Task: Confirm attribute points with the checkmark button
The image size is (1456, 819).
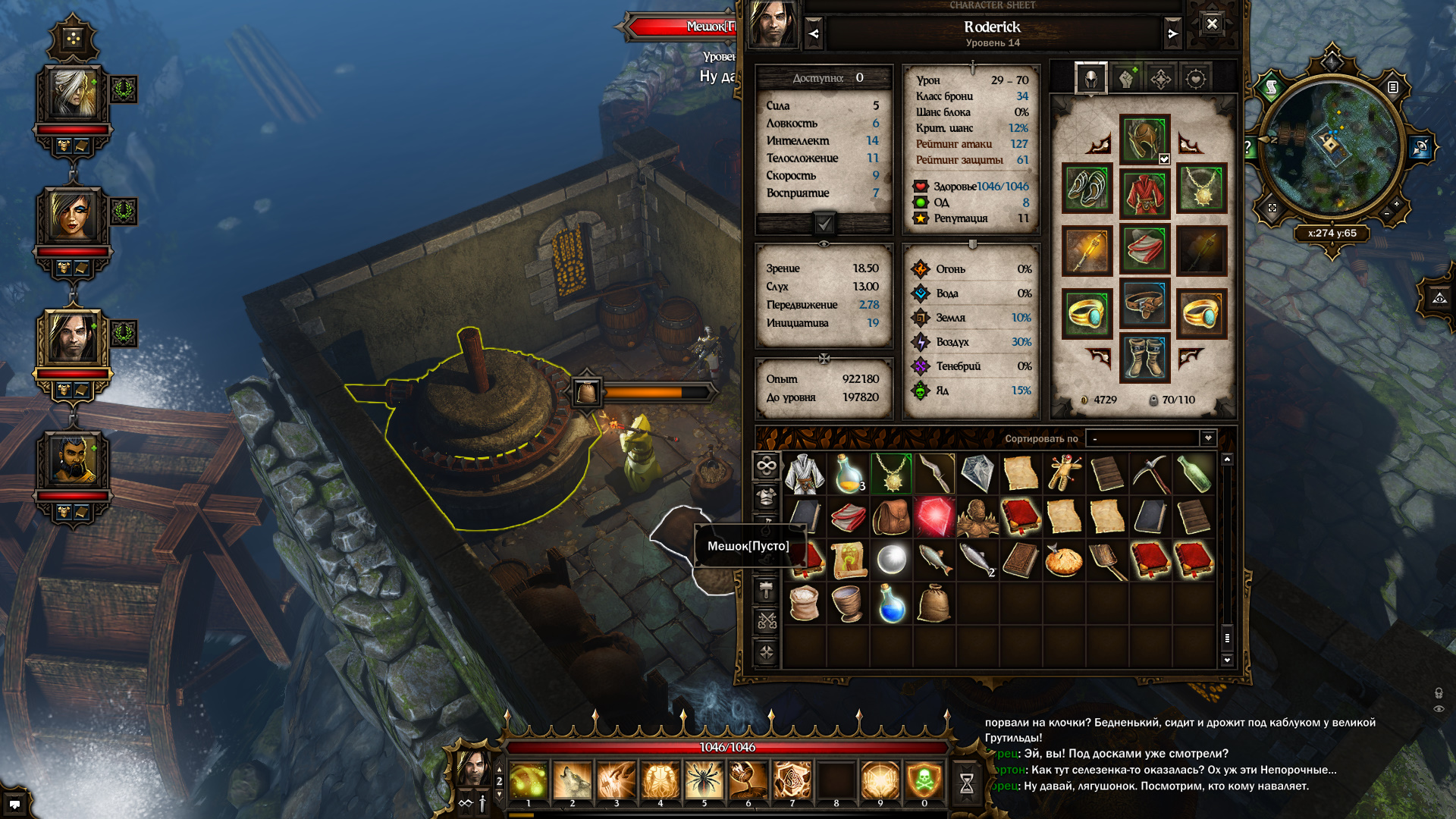Action: pos(824,224)
